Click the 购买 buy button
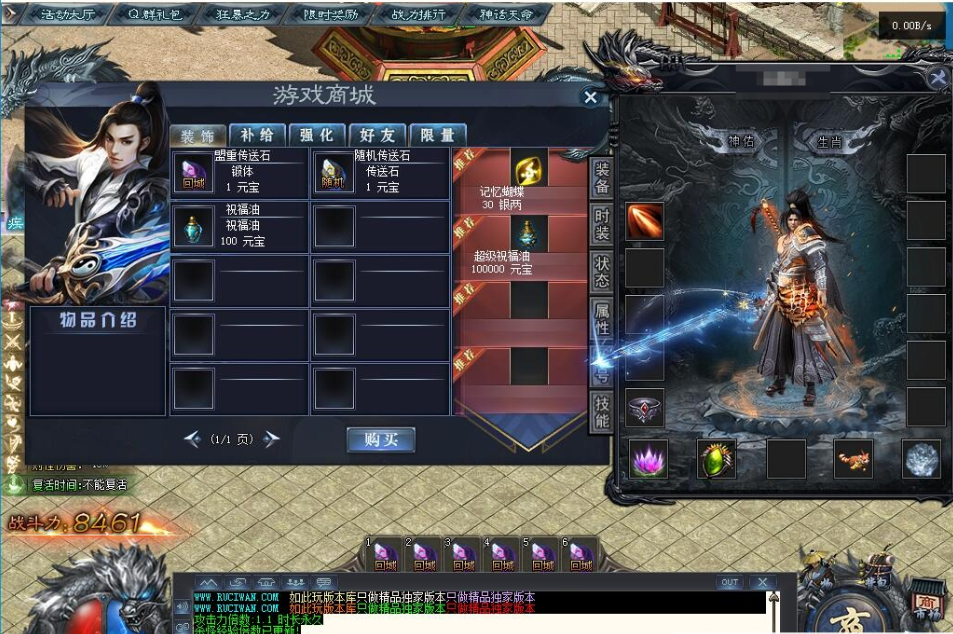 pyautogui.click(x=380, y=440)
